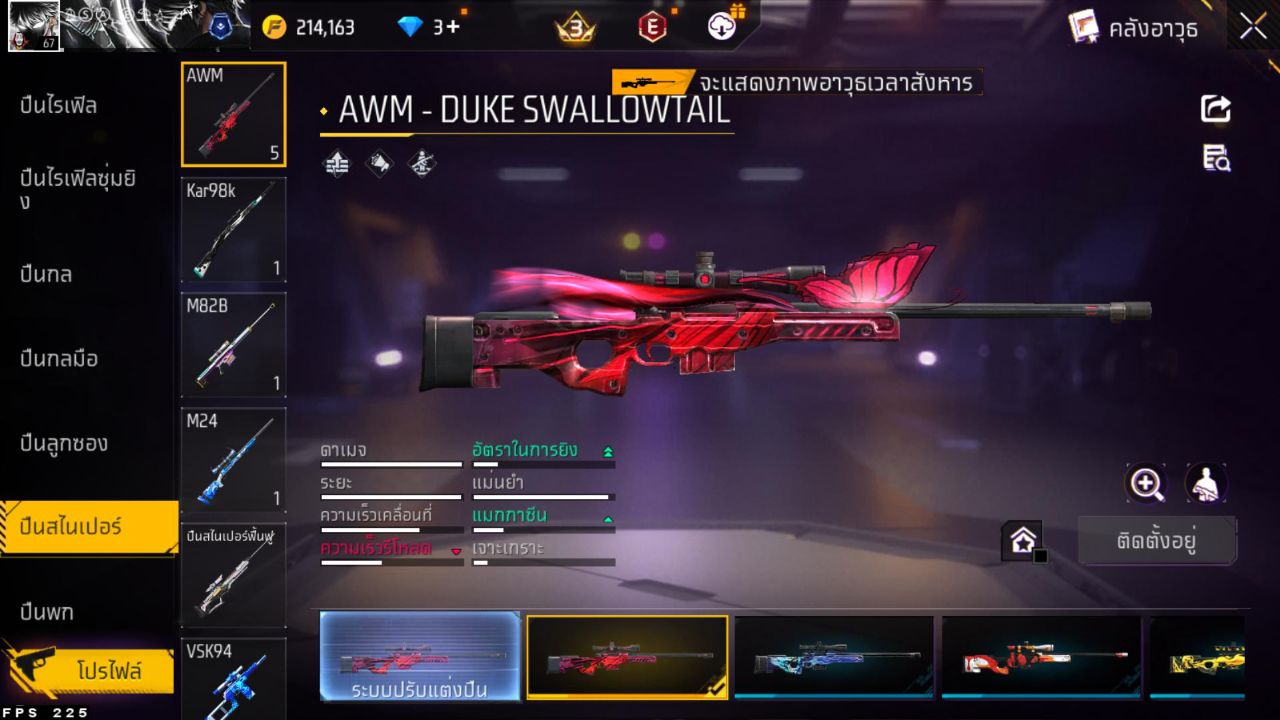Click the skin announcement diamond icon
1280x720 pixels.
[x=379, y=163]
